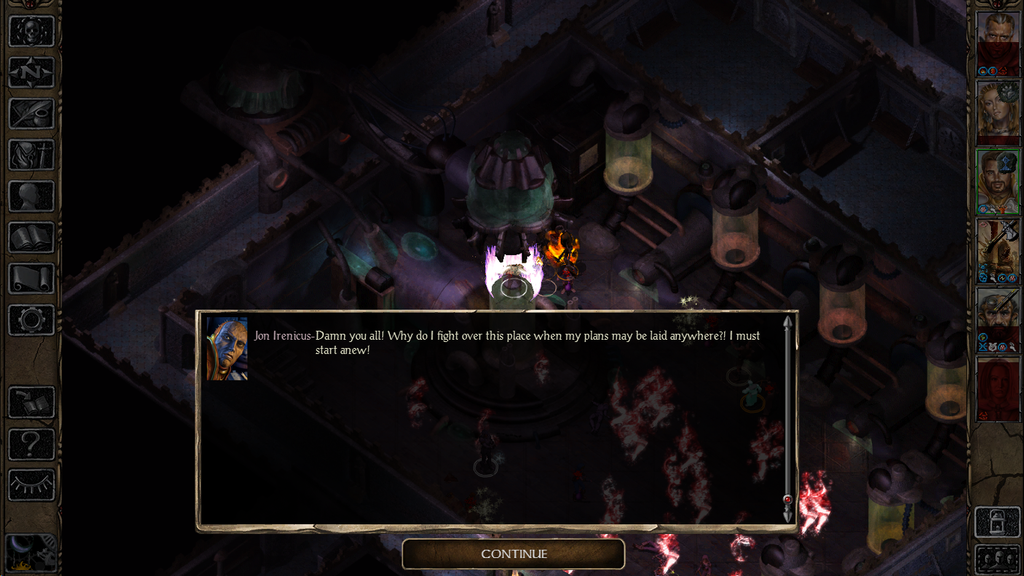Select the blonde woman party portrait
This screenshot has height=576, width=1024.
997,109
